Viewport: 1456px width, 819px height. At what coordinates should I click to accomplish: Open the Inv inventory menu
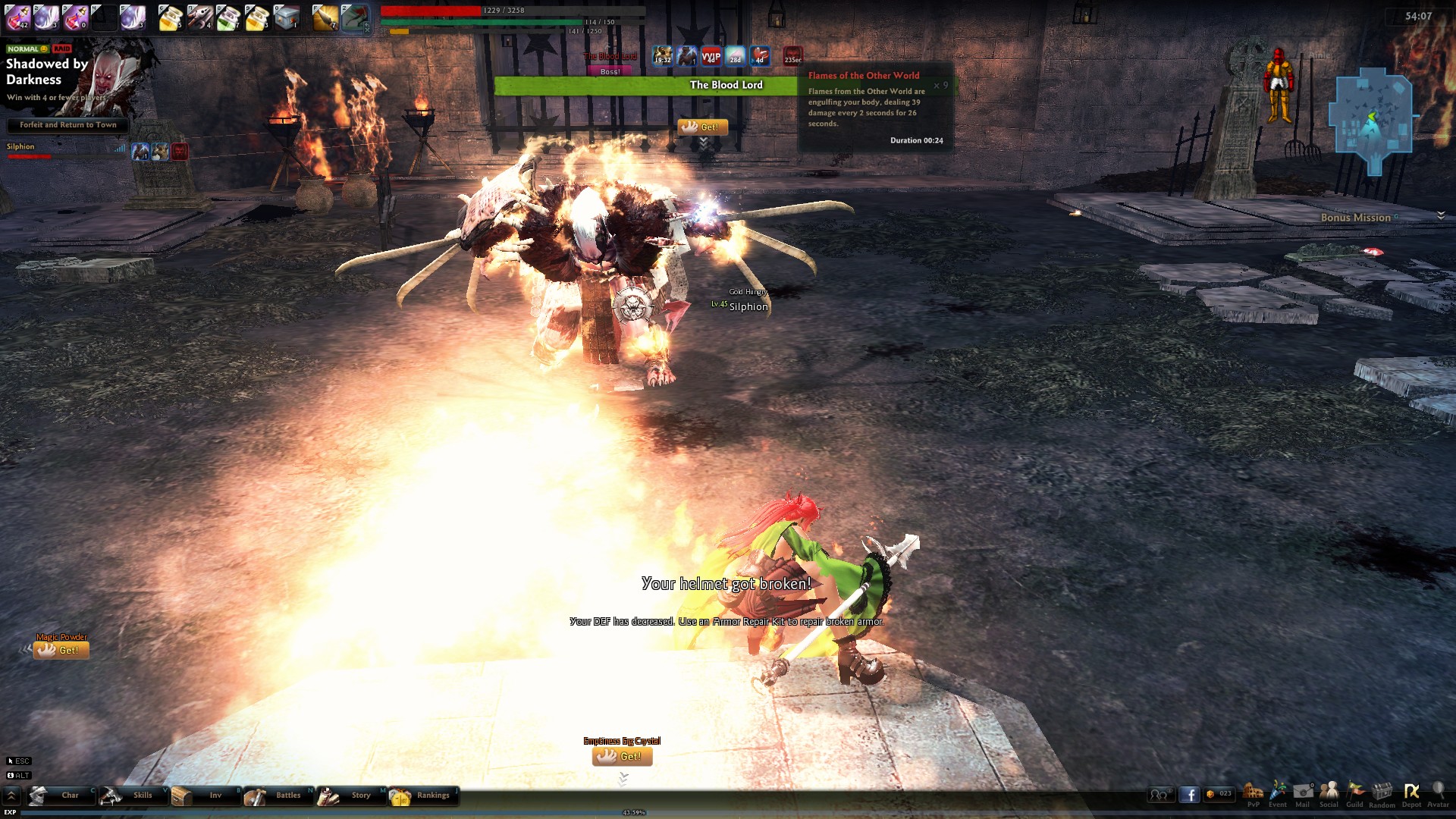[206, 795]
